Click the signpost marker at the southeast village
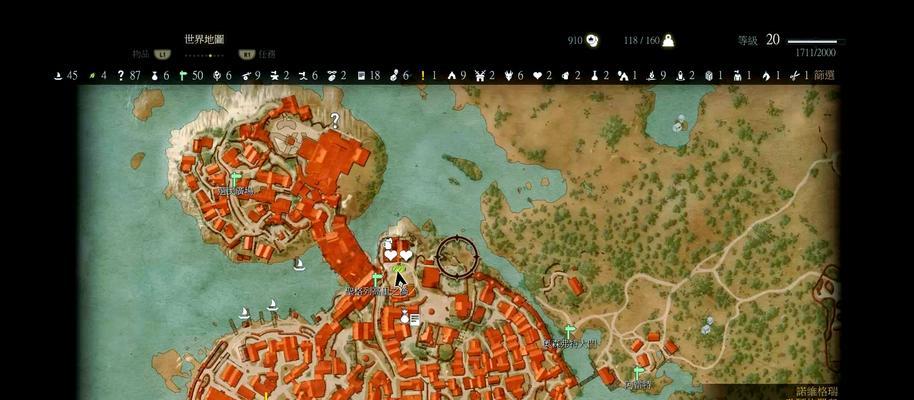The height and width of the screenshot is (400, 914). click(x=636, y=372)
